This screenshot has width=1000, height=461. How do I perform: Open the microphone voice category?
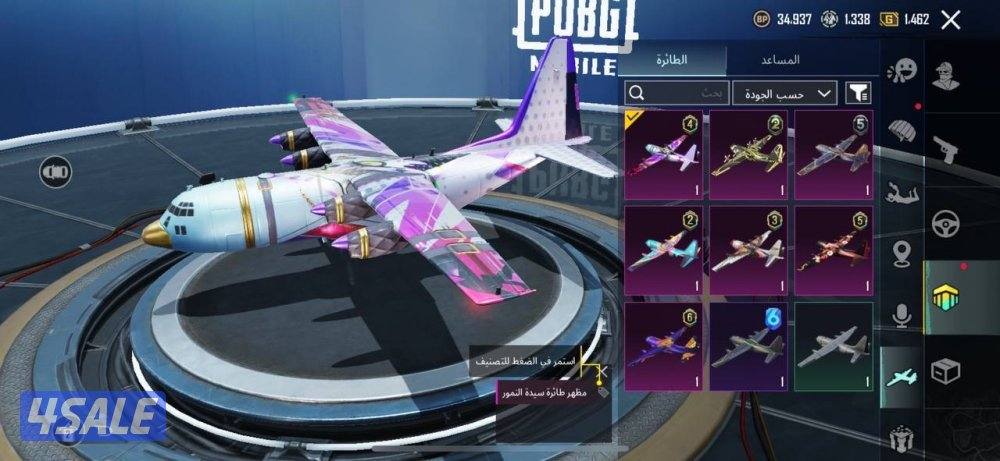(x=903, y=315)
